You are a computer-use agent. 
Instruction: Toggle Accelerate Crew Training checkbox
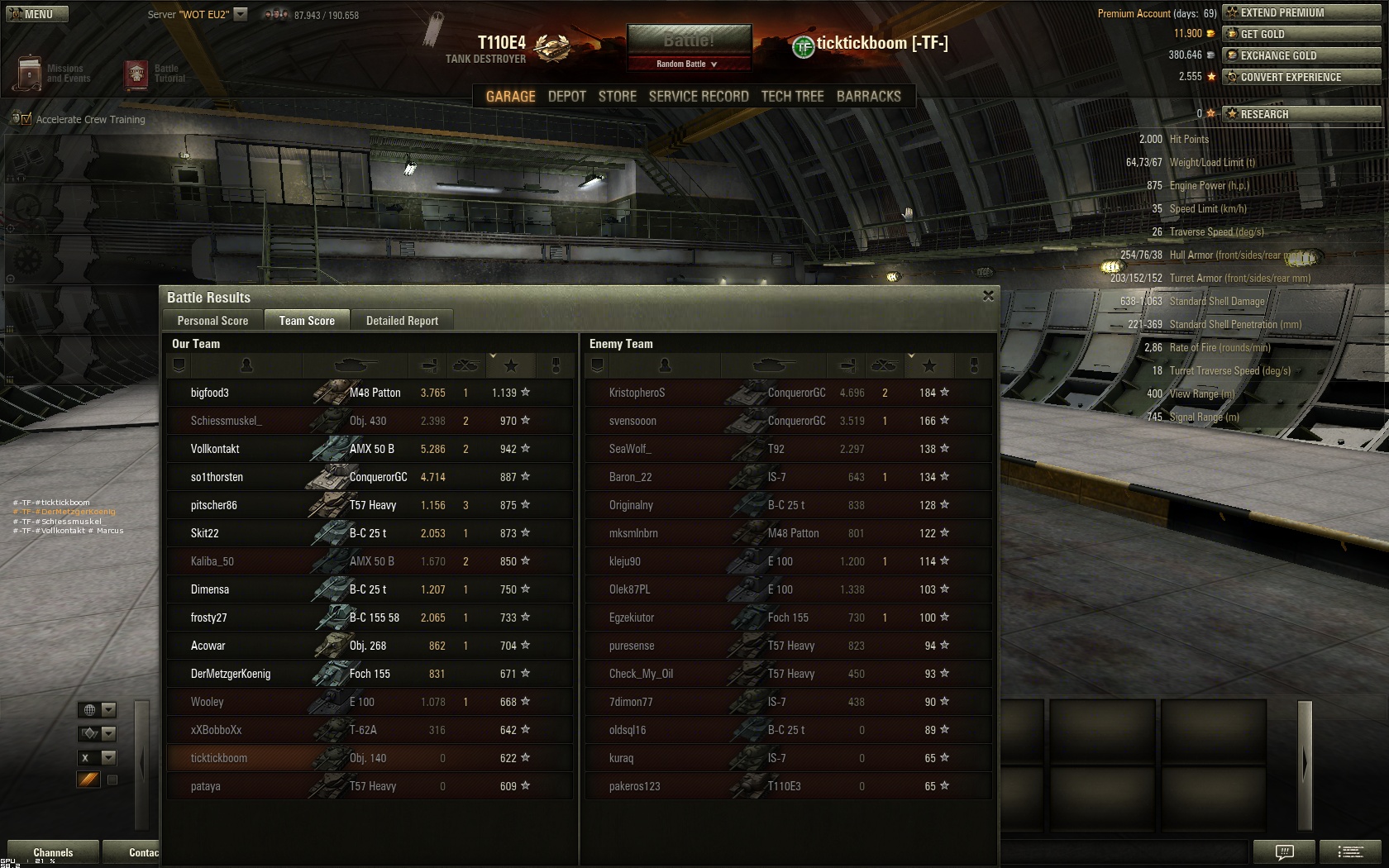pyautogui.click(x=26, y=120)
